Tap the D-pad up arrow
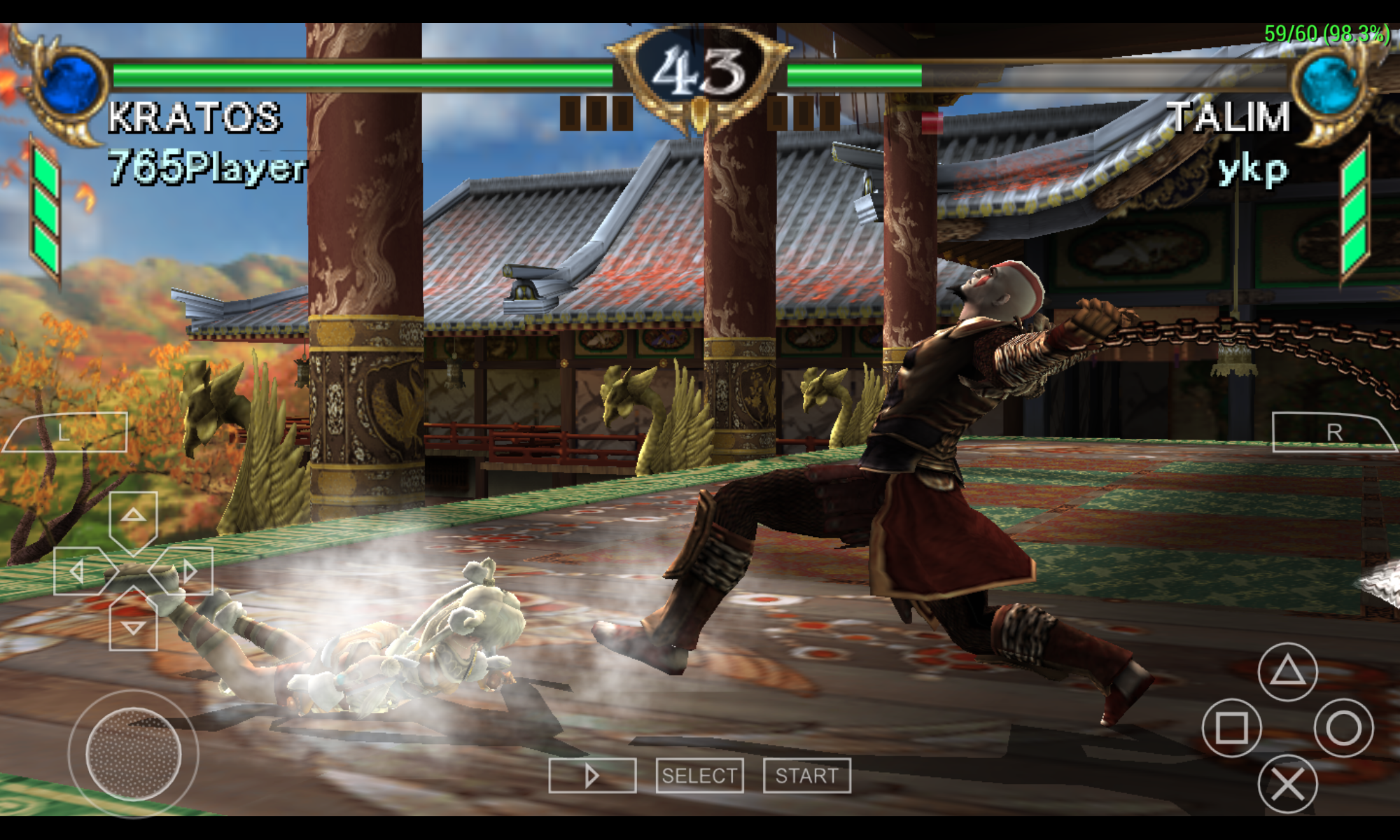Viewport: 1400px width, 840px height. [133, 517]
